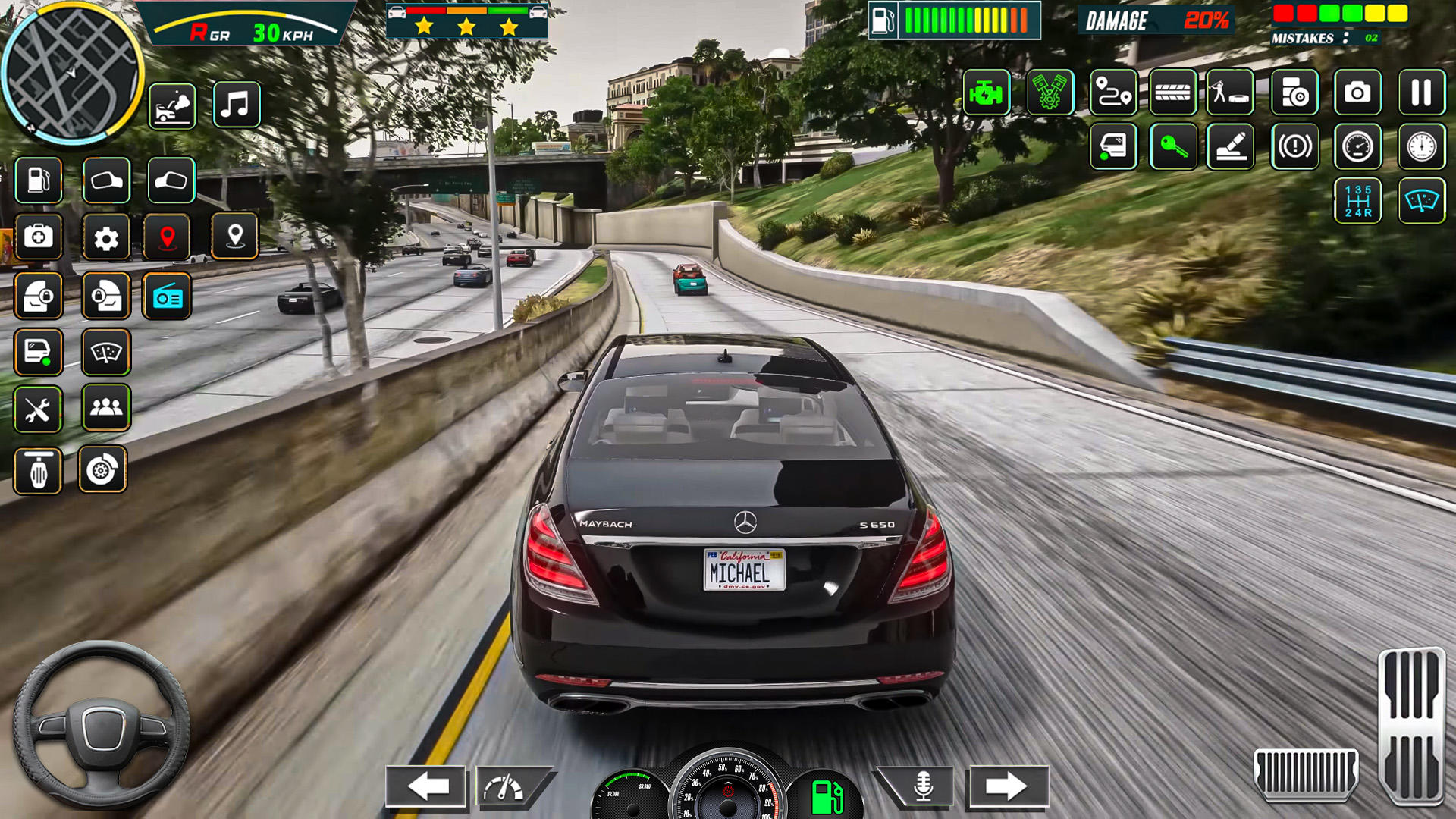This screenshot has height=819, width=1456.
Task: Pause the game with the pause button
Action: point(1421,93)
